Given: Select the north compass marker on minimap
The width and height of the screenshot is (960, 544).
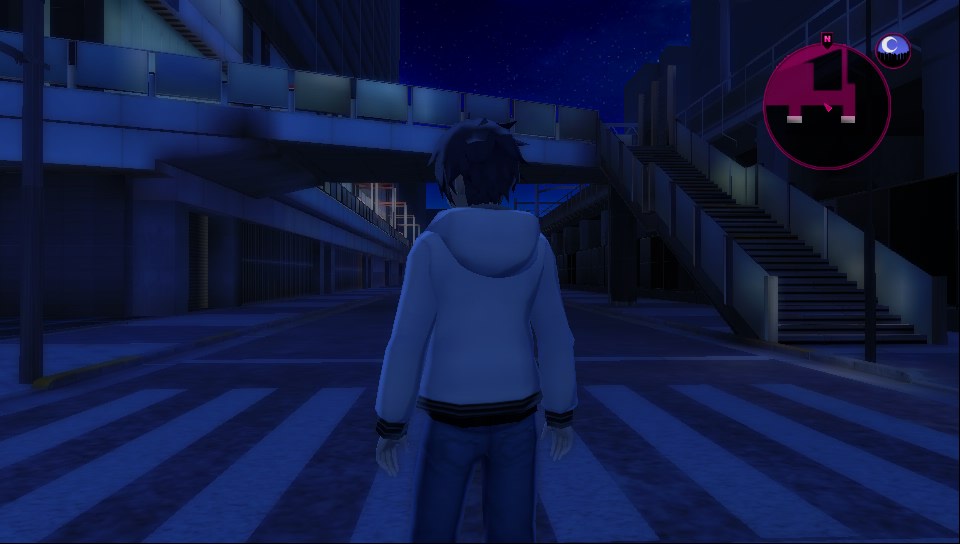Looking at the screenshot, I should (827, 39).
